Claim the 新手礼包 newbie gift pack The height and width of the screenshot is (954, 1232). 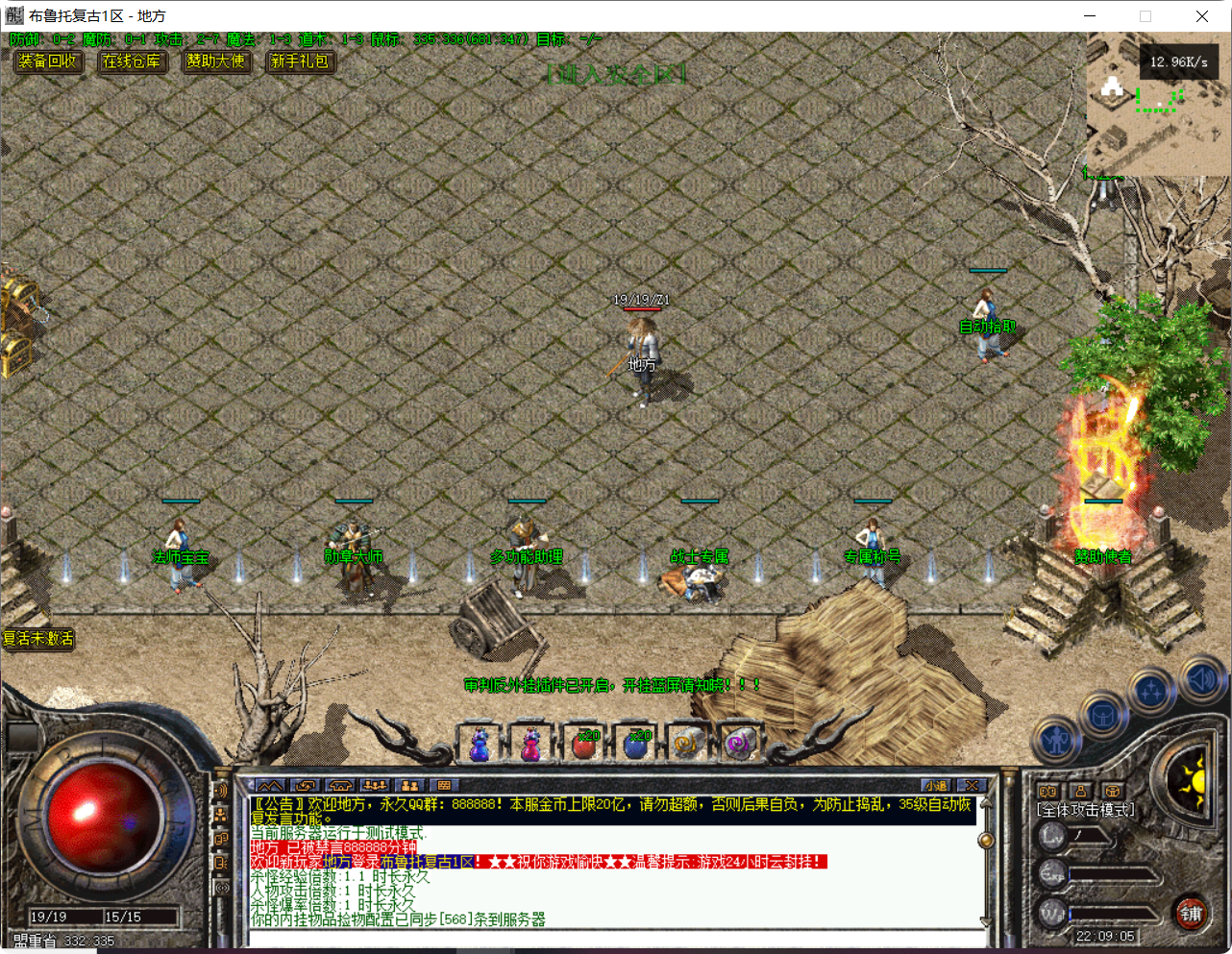[x=300, y=61]
